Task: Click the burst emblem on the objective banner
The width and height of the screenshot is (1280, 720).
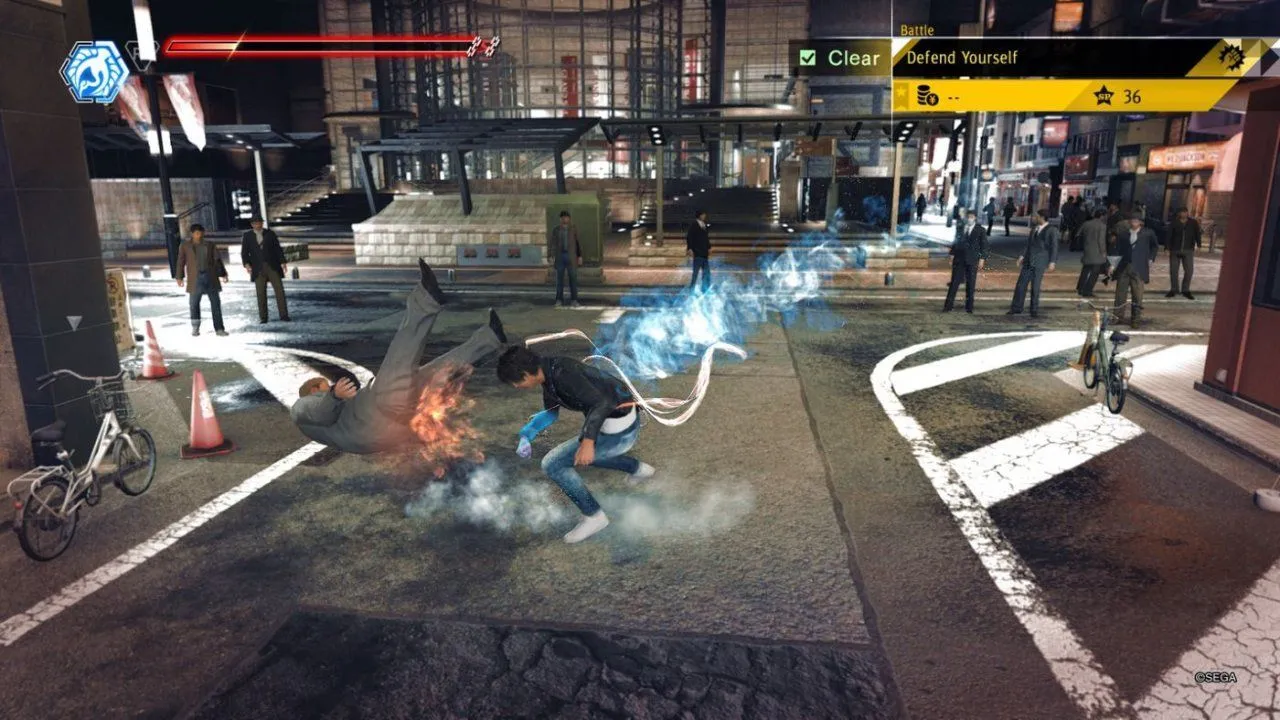Action: coord(1229,56)
